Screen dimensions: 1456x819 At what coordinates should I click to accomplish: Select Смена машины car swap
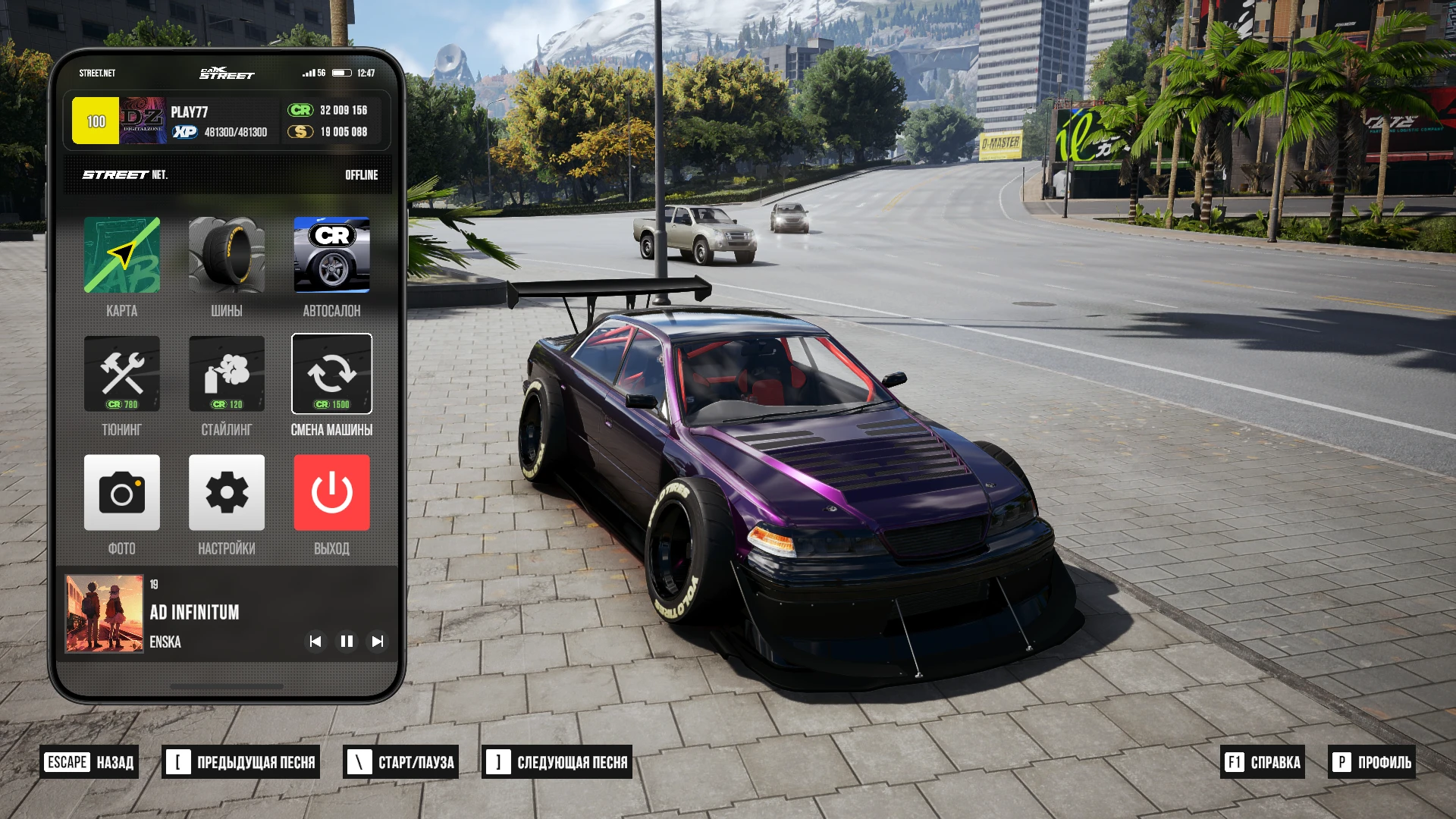331,374
